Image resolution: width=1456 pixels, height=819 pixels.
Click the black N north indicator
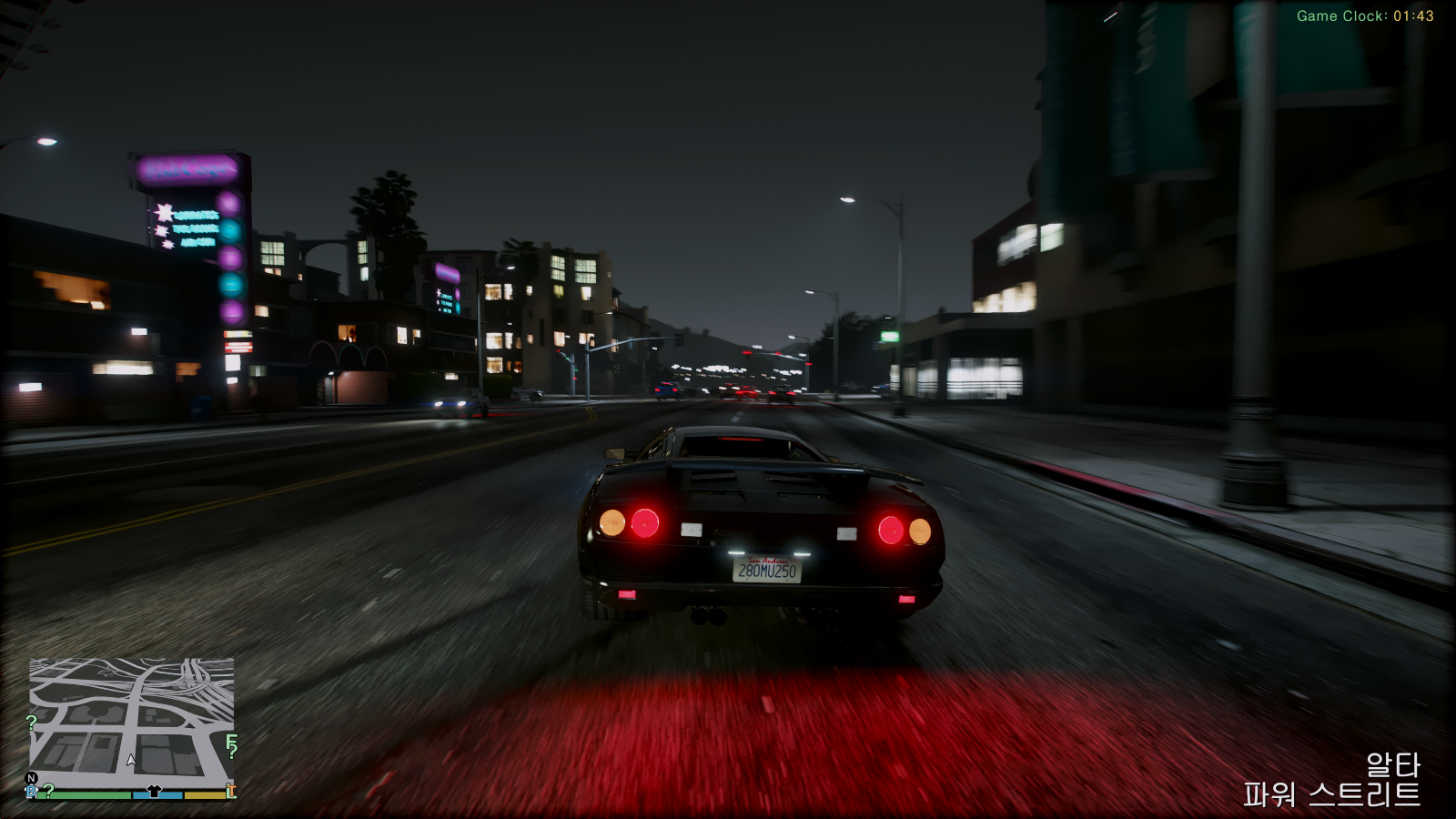(x=32, y=778)
